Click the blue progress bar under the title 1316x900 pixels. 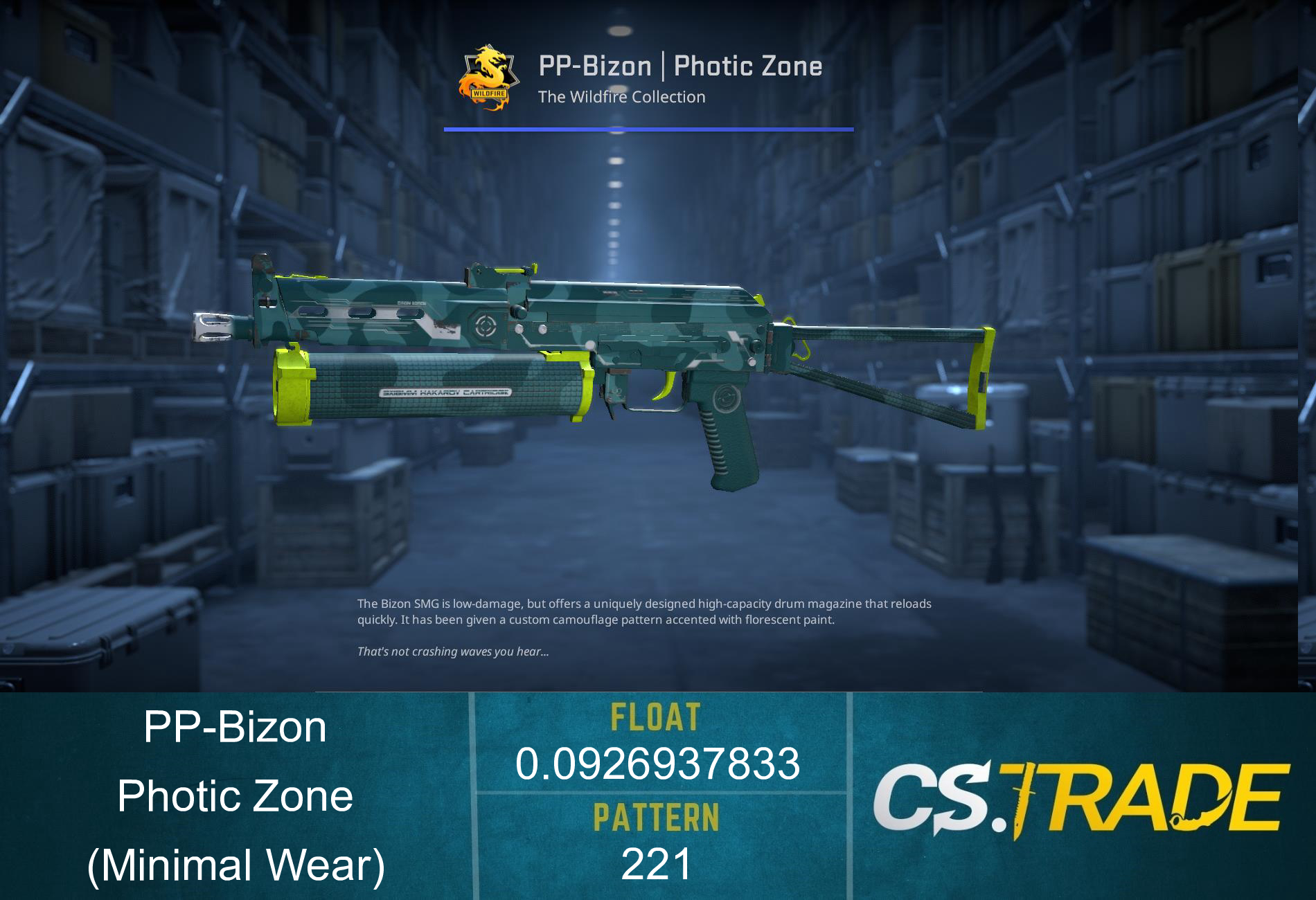[648, 129]
